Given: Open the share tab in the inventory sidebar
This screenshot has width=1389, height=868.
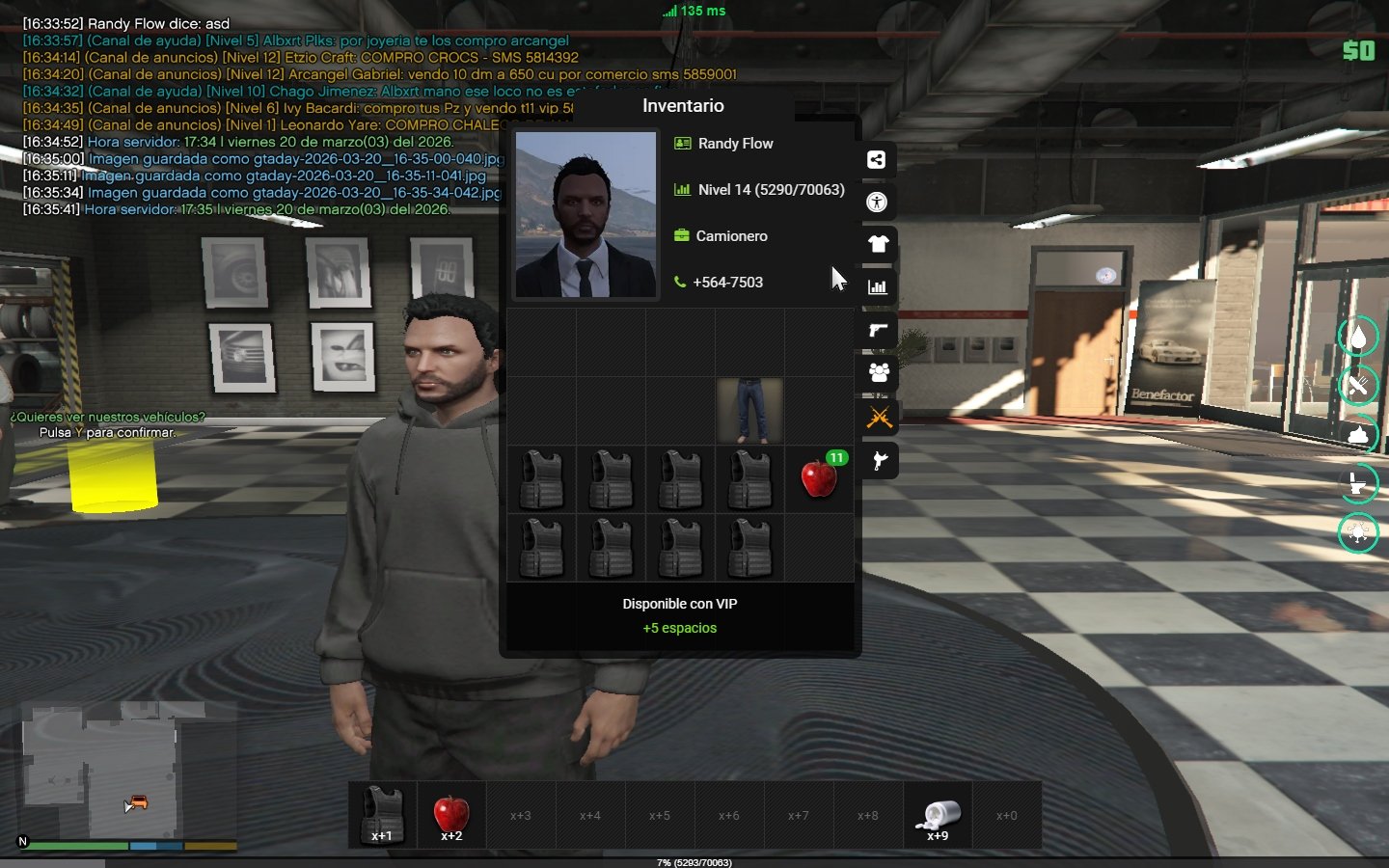Looking at the screenshot, I should (x=877, y=160).
